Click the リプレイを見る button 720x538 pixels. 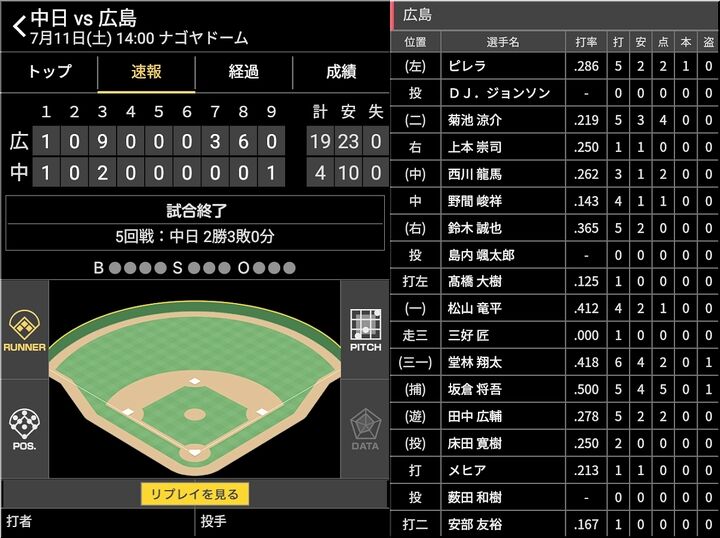[194, 494]
